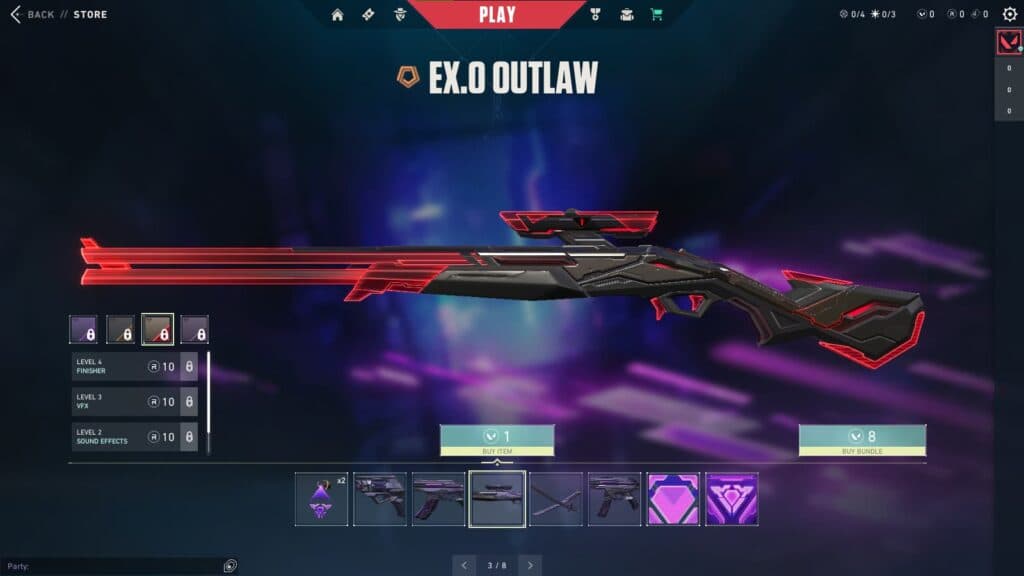The height and width of the screenshot is (576, 1024).
Task: Choose the orange color variant swatch
Action: click(x=120, y=329)
